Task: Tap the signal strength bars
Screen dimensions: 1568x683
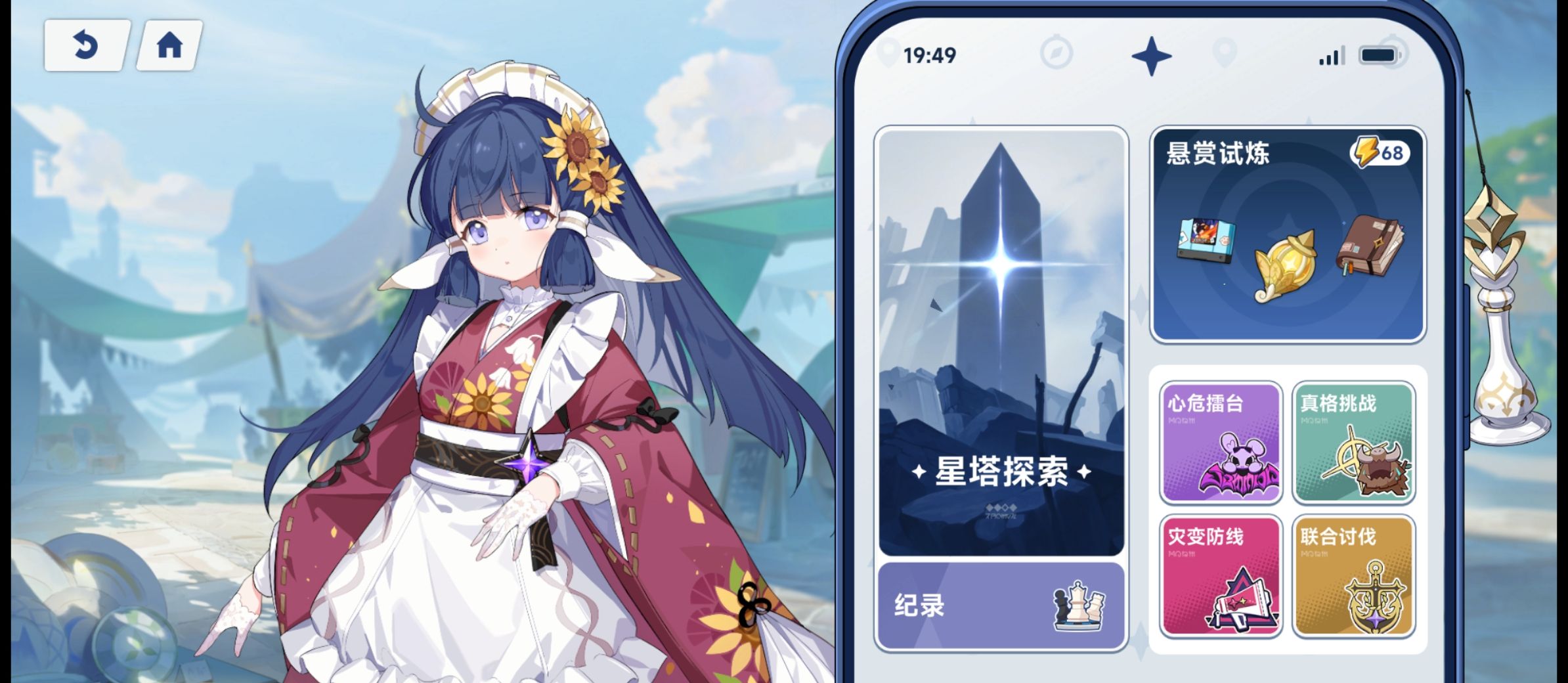Action: point(1330,56)
